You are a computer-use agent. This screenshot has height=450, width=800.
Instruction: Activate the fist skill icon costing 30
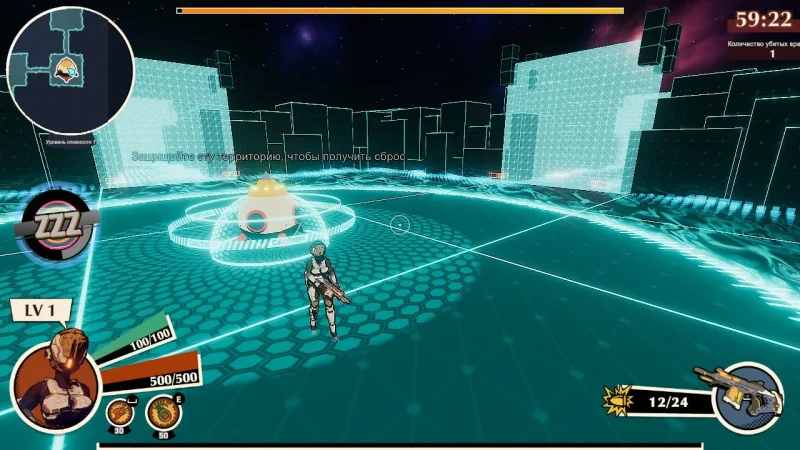pyautogui.click(x=119, y=411)
